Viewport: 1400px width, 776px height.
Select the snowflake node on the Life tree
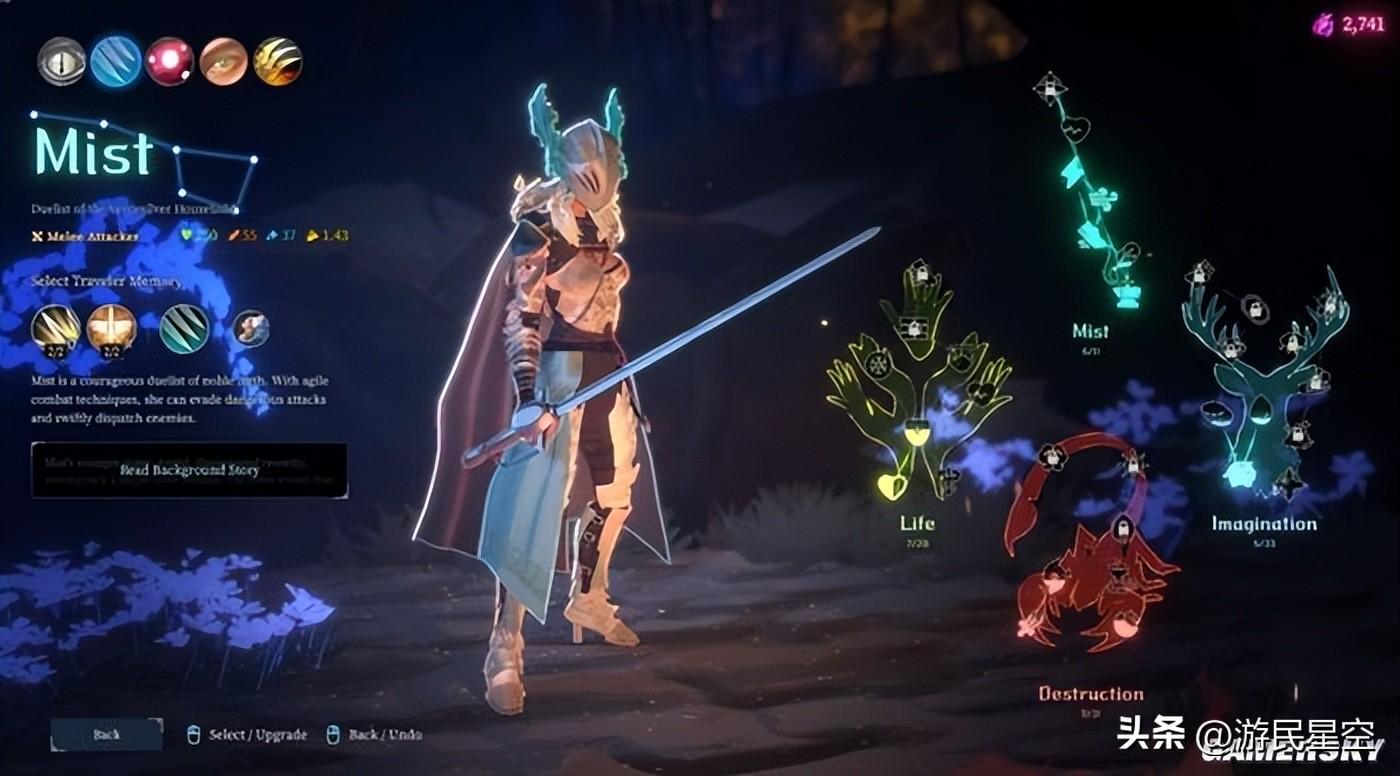click(878, 364)
